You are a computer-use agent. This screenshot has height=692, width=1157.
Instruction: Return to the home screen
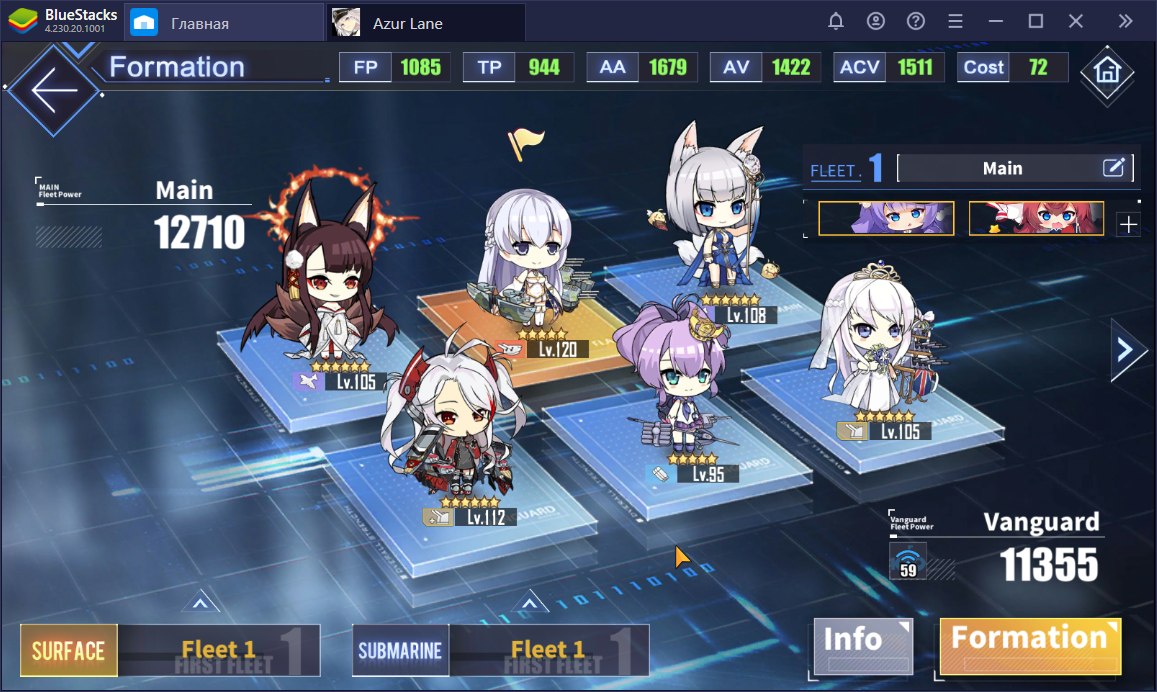(1106, 72)
